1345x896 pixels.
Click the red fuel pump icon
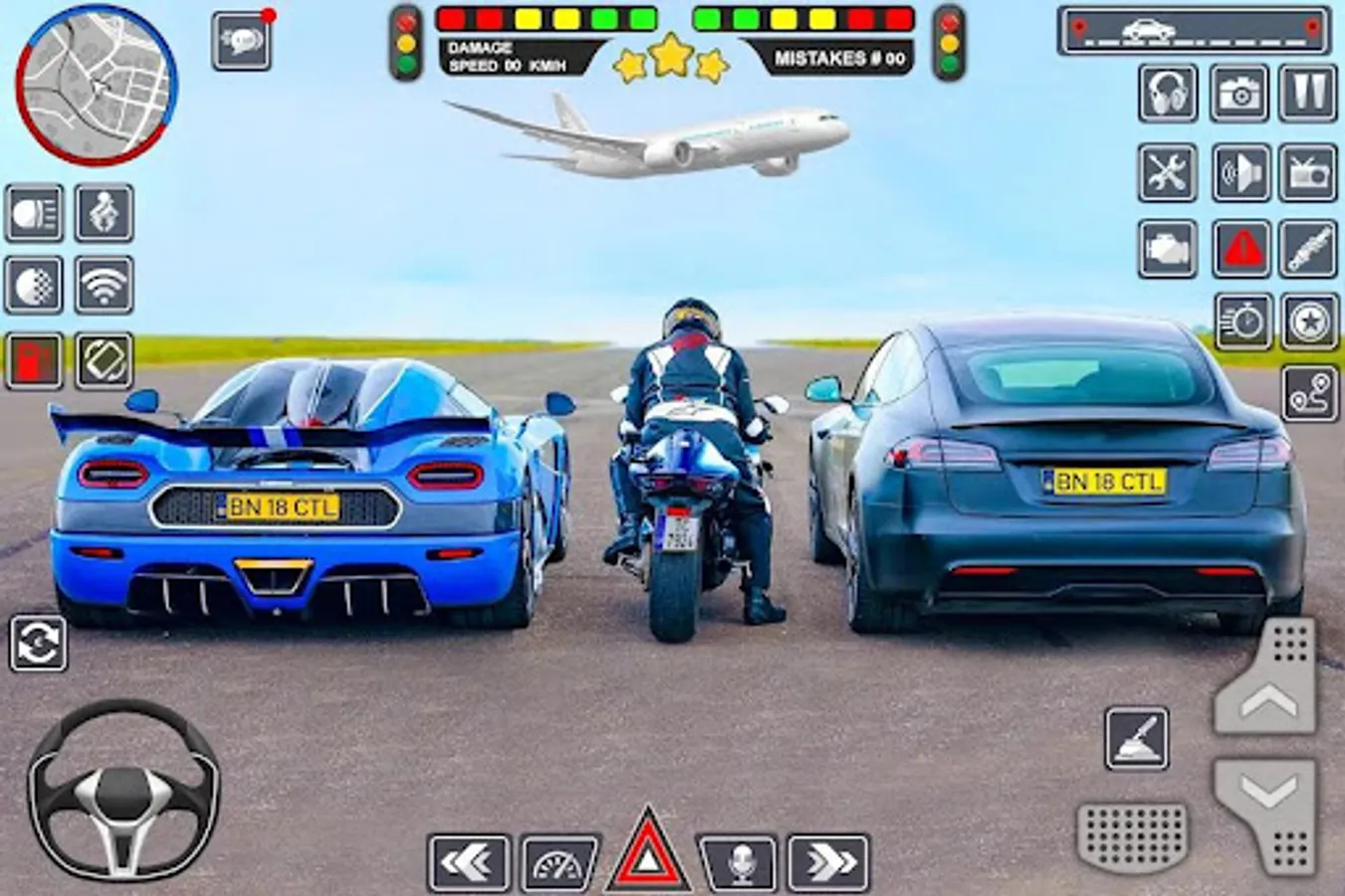click(34, 359)
